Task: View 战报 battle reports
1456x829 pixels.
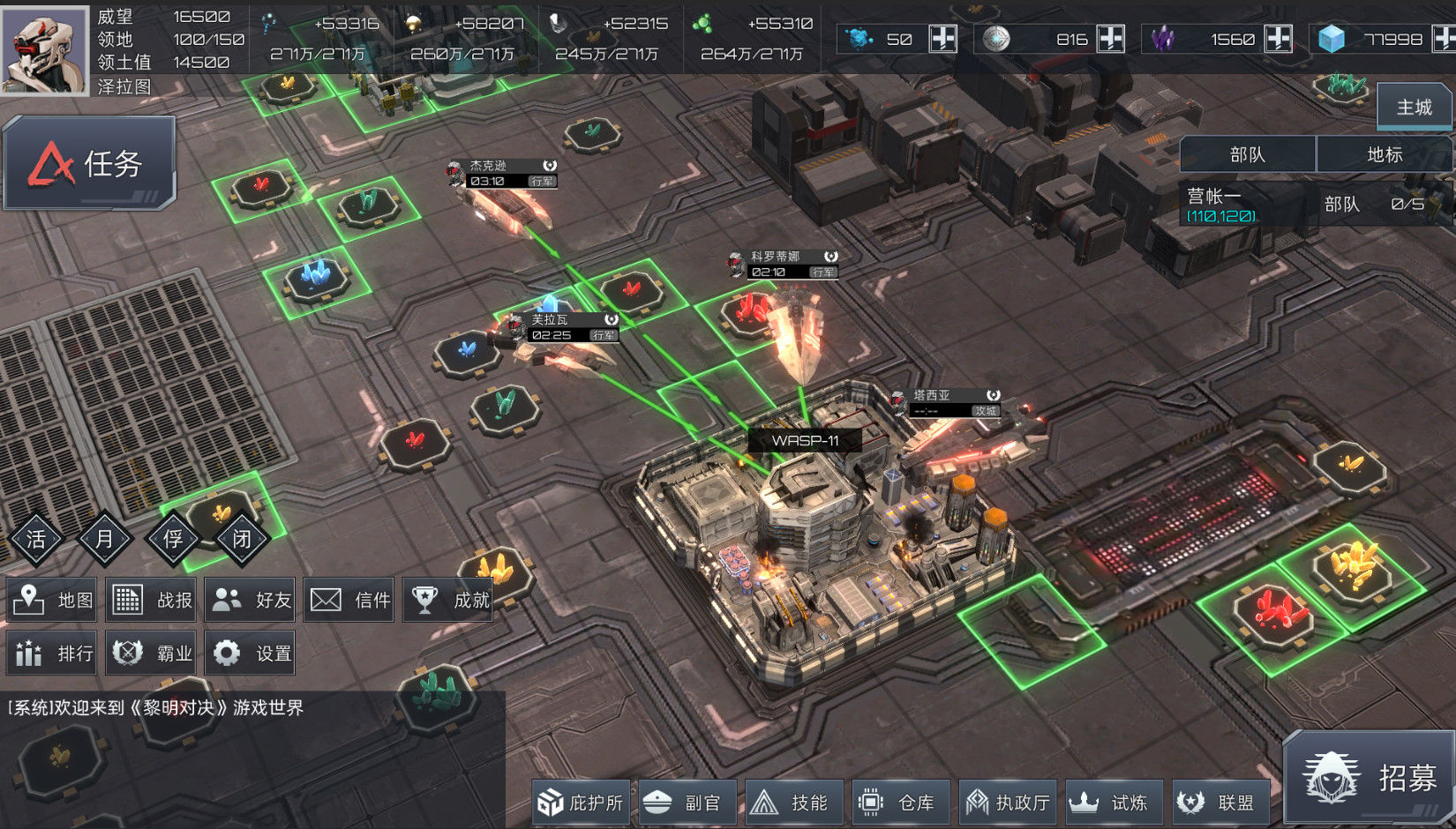Action: [x=154, y=600]
